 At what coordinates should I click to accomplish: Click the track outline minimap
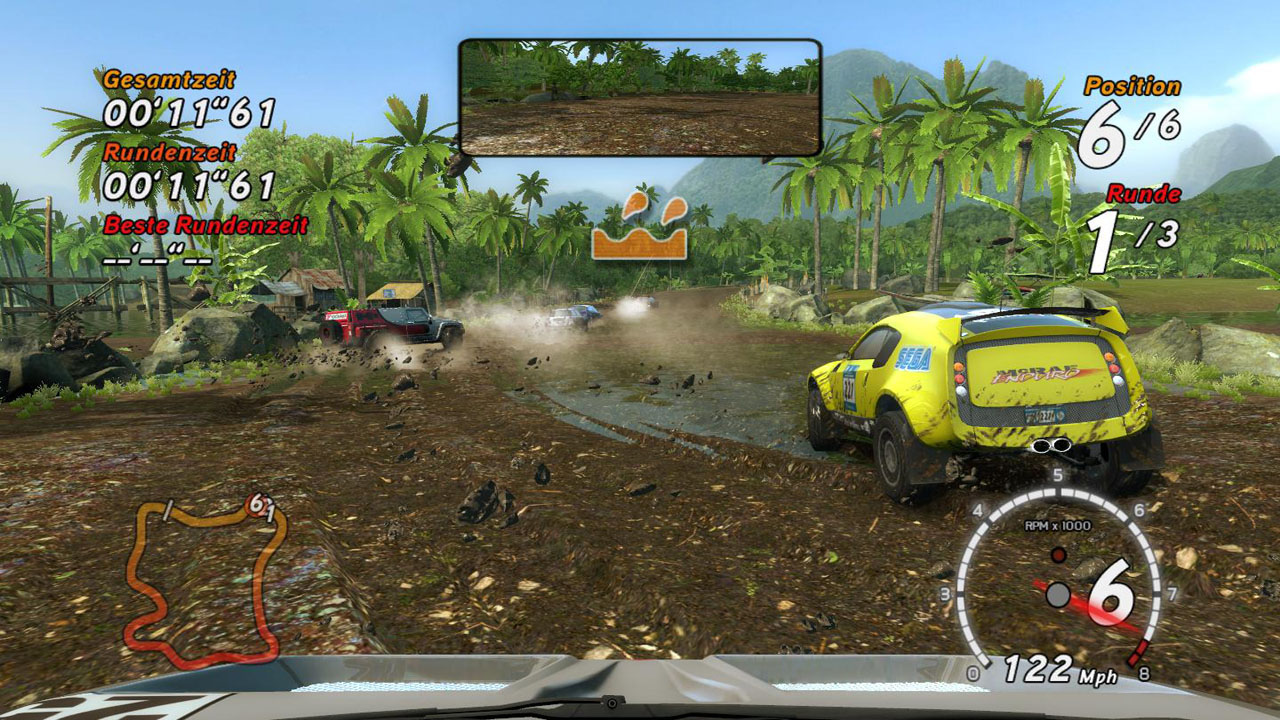point(205,582)
